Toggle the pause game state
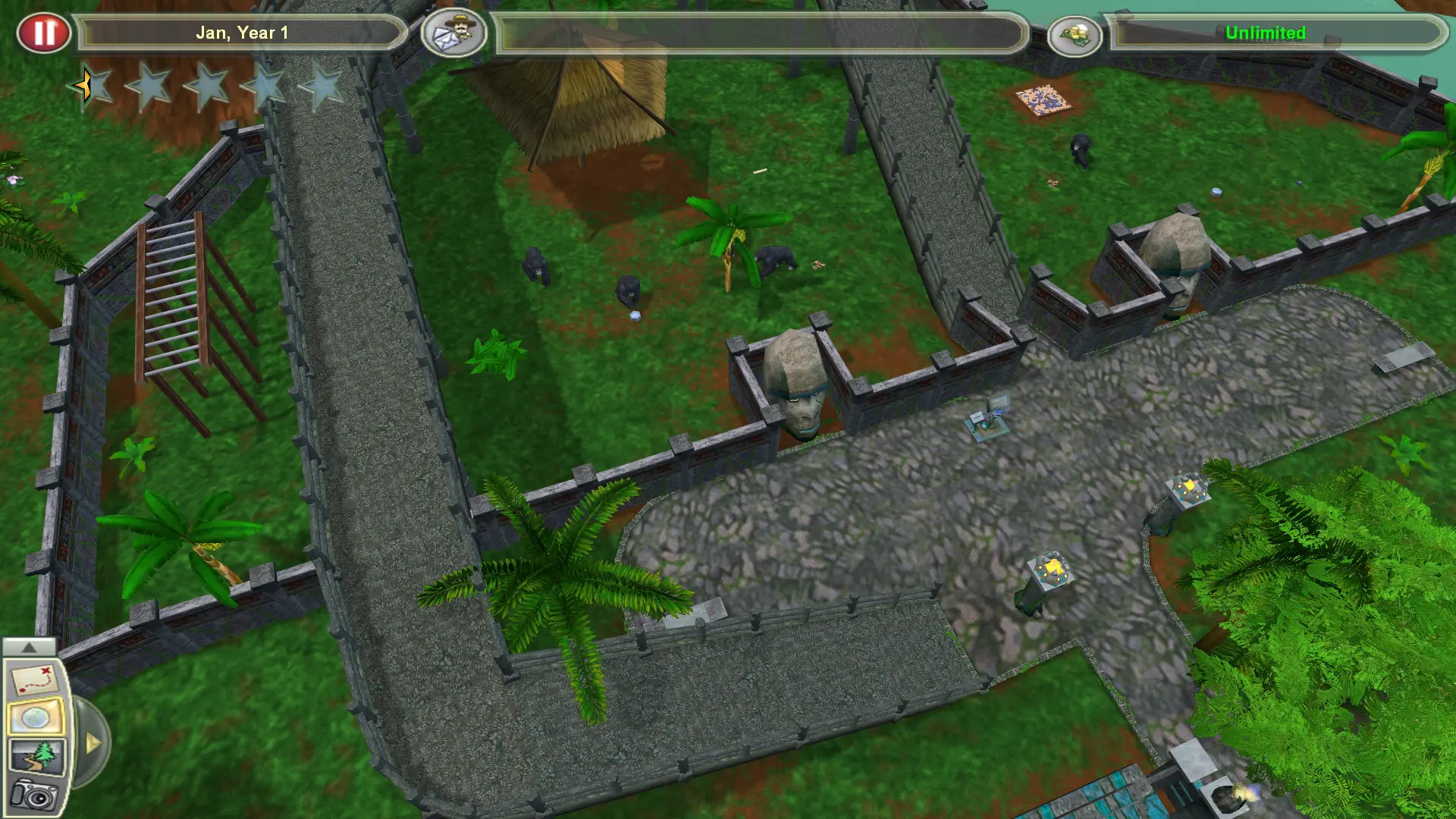 click(44, 32)
